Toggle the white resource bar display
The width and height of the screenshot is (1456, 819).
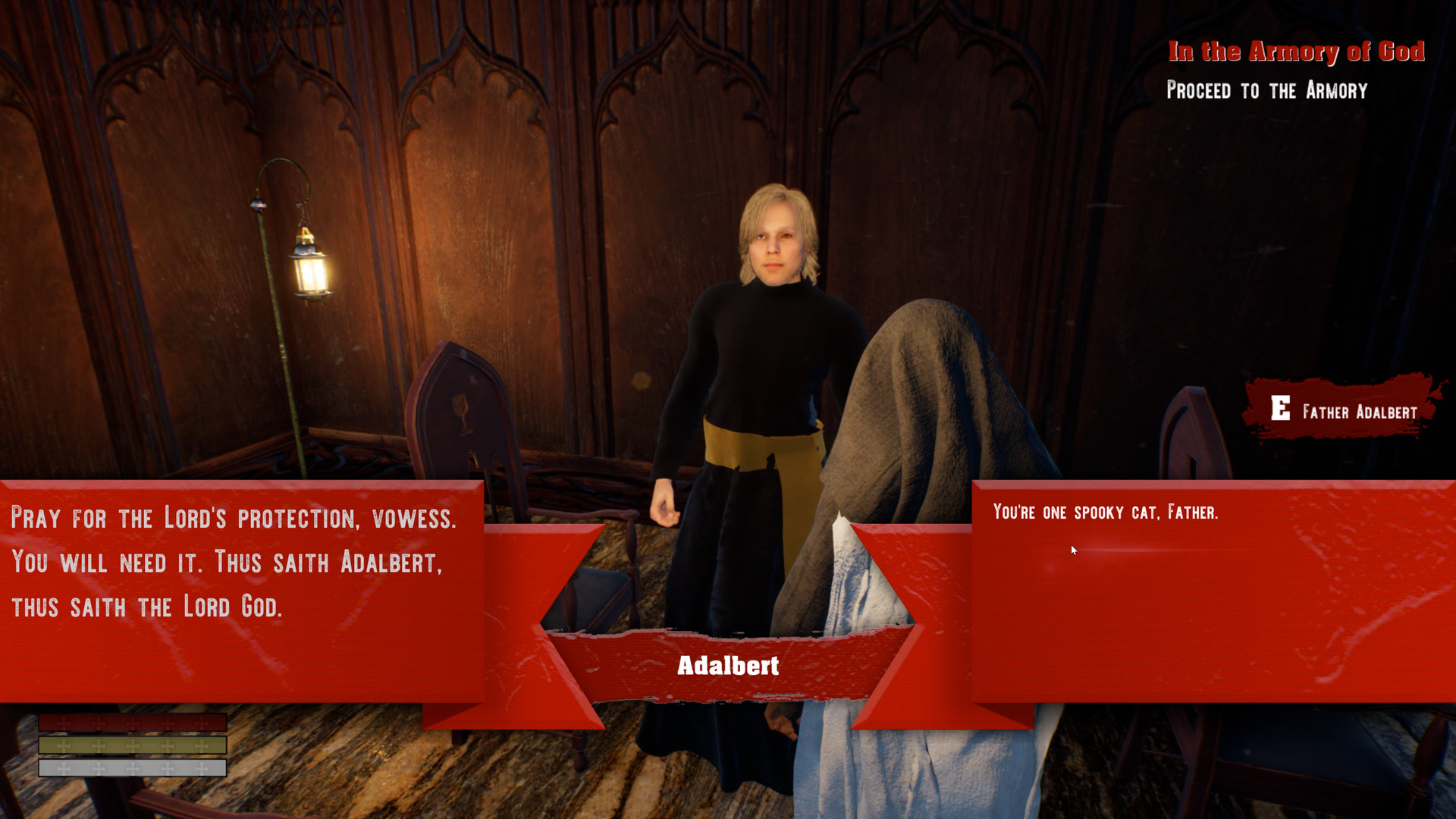[133, 769]
